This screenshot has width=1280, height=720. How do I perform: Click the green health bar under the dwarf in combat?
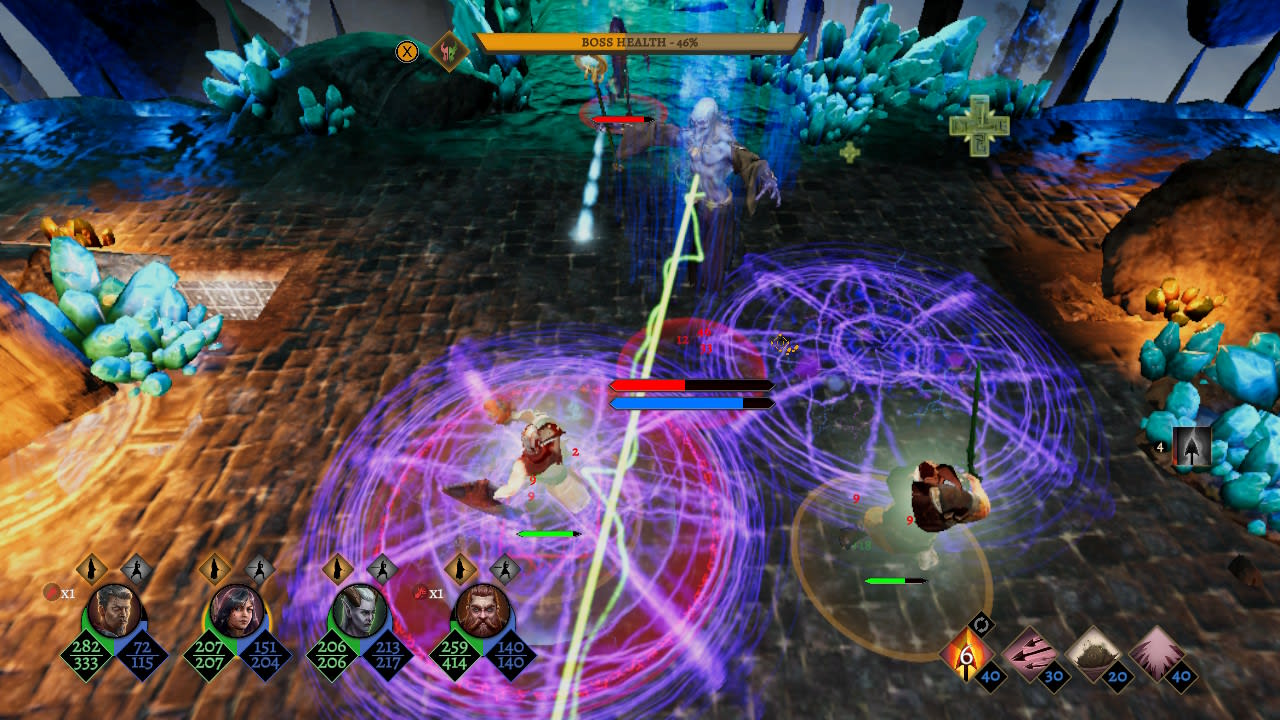(x=897, y=578)
